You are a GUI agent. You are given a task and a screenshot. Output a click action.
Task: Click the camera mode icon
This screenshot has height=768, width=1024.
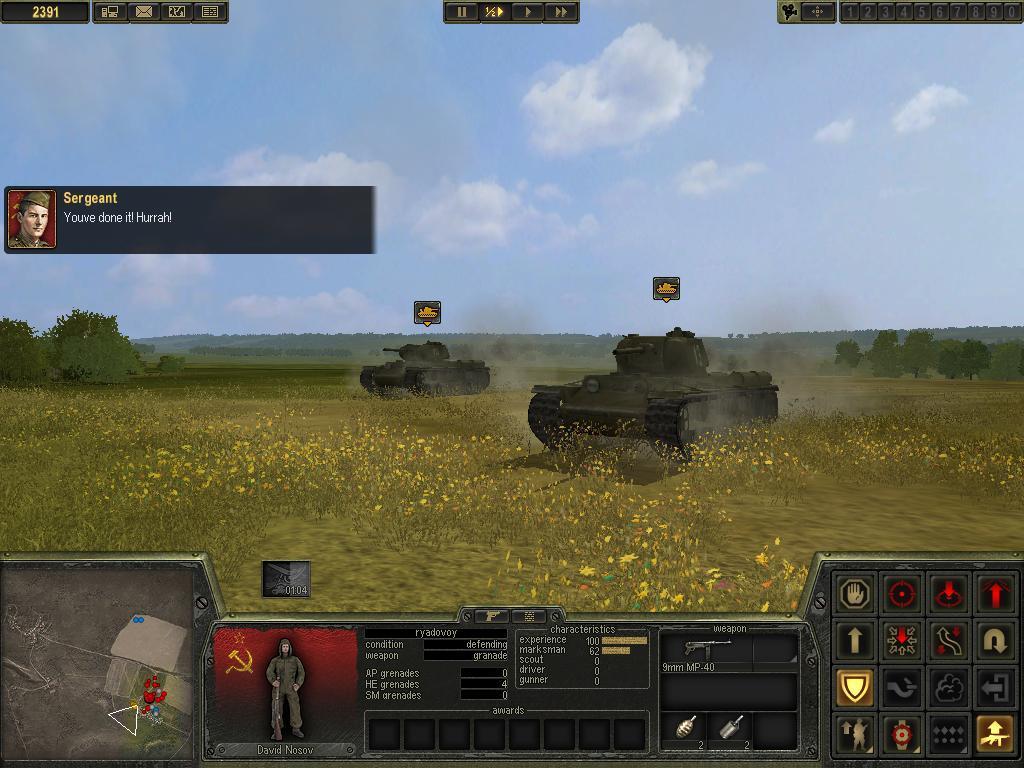pos(791,12)
